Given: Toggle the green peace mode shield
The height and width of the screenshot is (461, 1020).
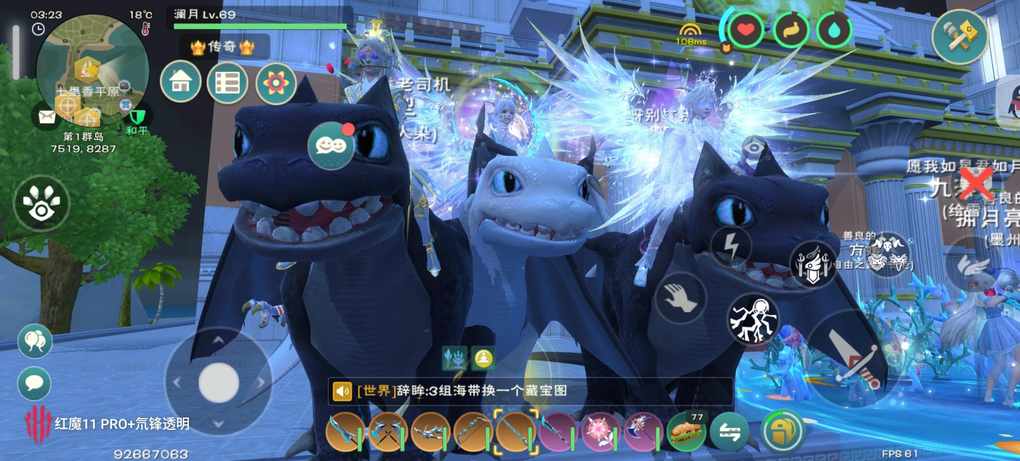Looking at the screenshot, I should tap(138, 117).
